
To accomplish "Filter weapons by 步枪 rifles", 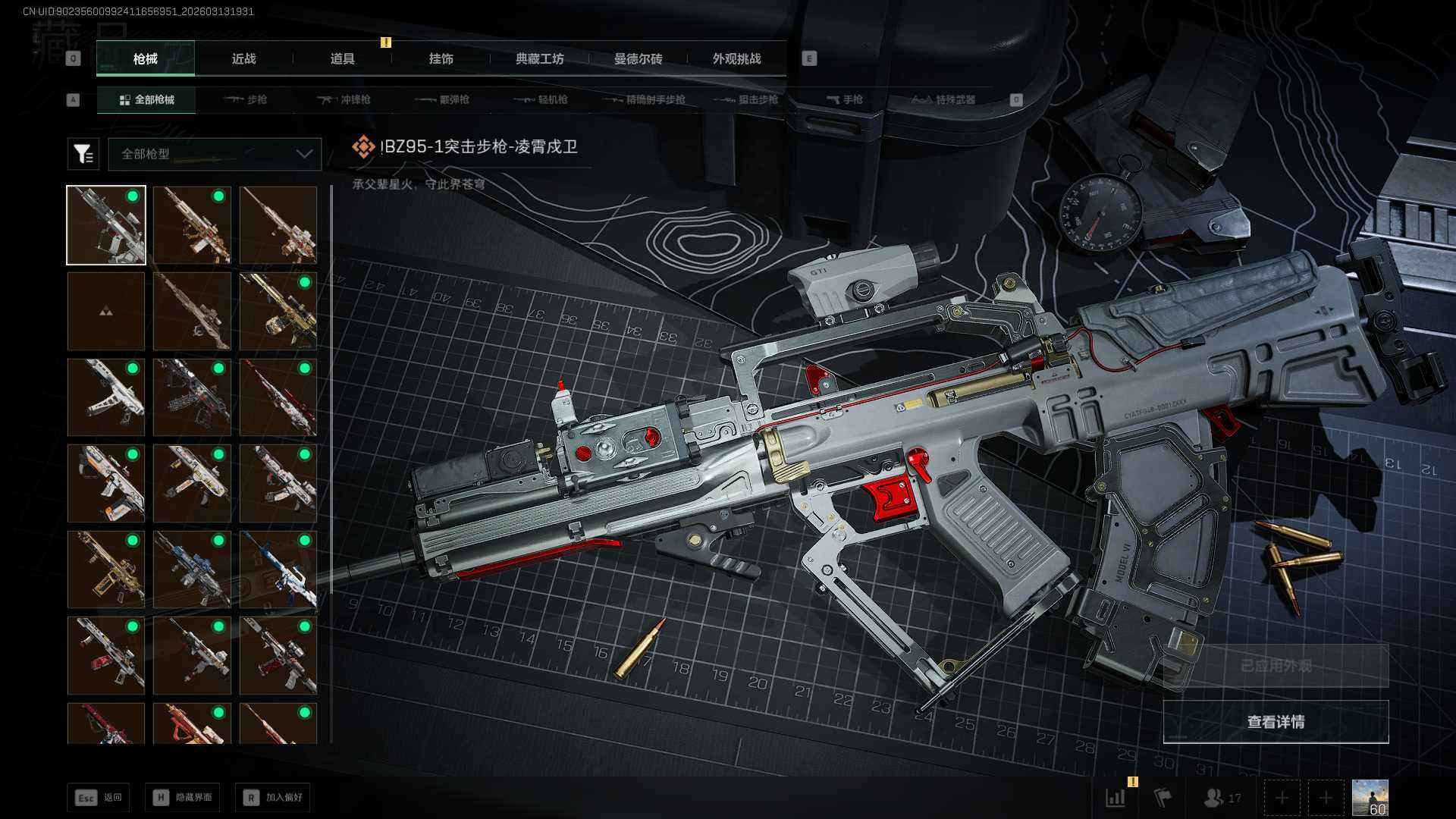I will [x=245, y=99].
